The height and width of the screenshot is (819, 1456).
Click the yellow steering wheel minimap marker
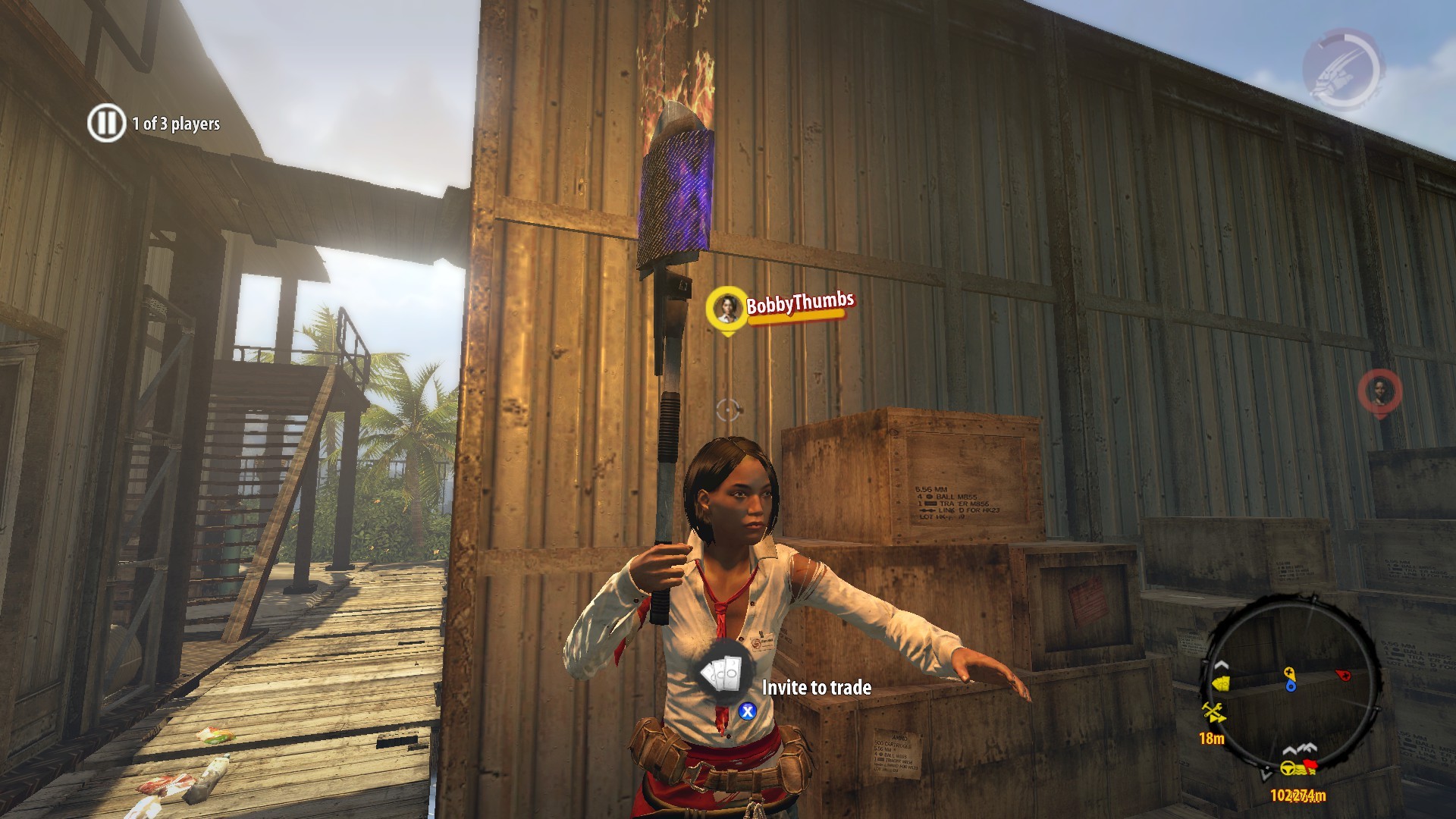[1288, 768]
